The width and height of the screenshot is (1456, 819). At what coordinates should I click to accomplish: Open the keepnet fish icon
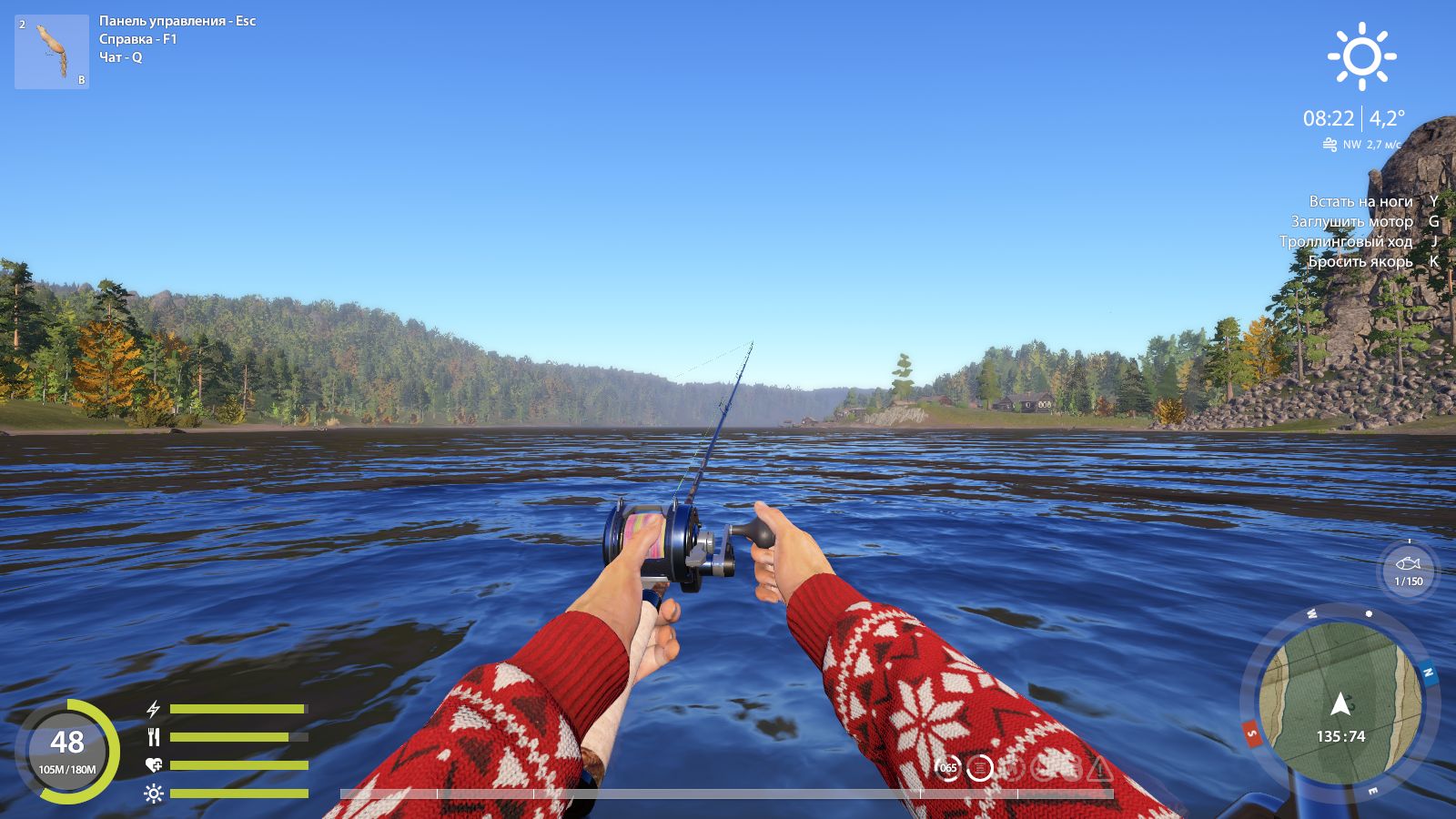1410,564
